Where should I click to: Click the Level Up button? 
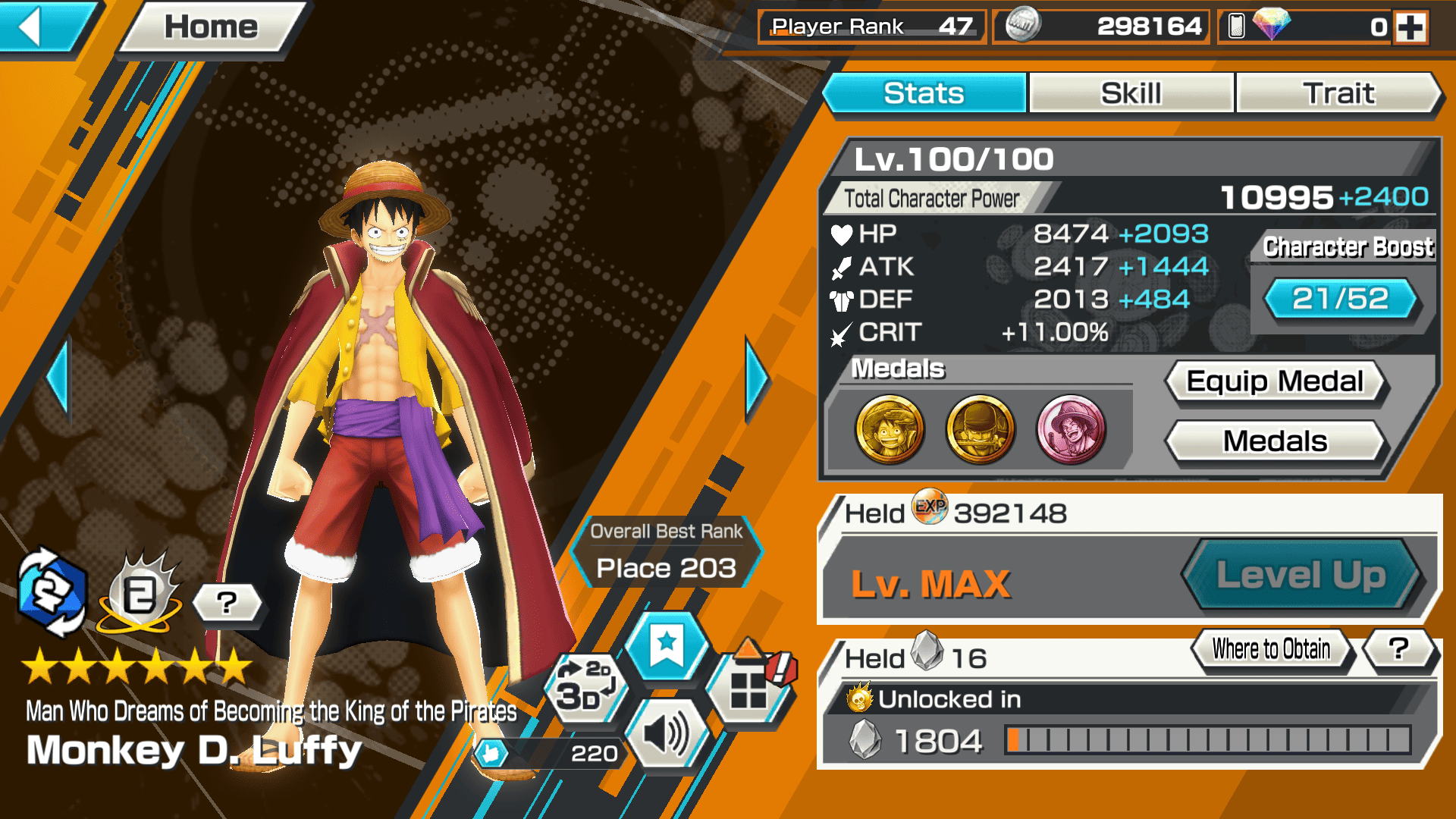tap(1301, 576)
